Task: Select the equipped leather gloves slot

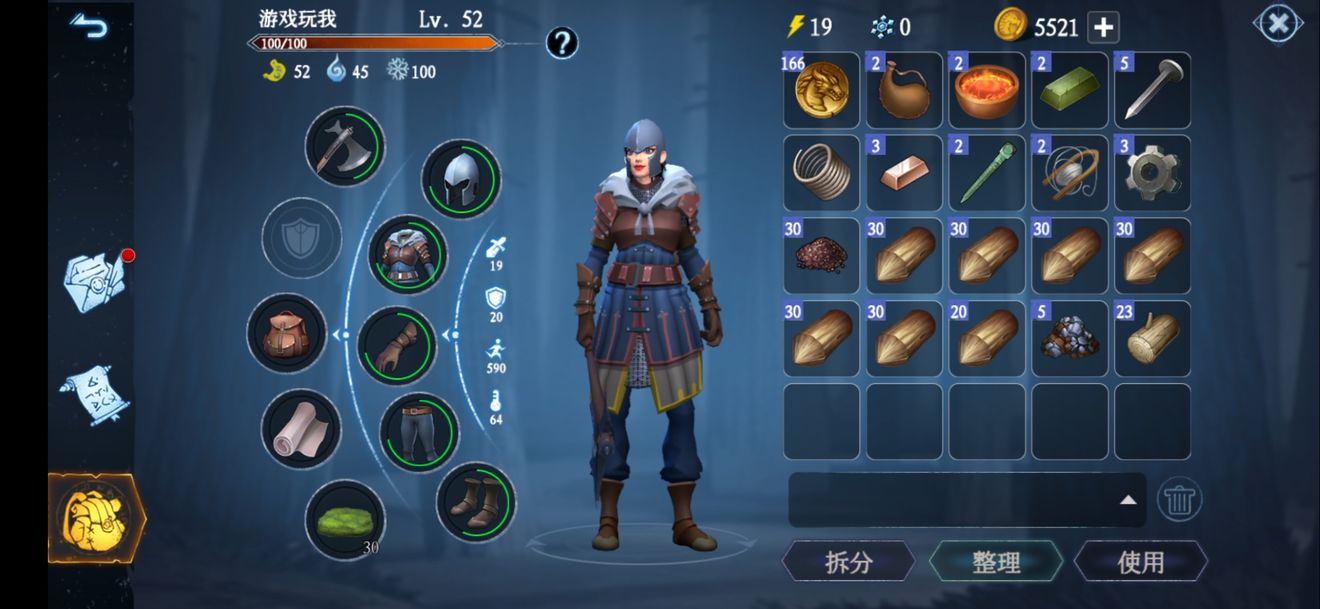Action: point(397,346)
